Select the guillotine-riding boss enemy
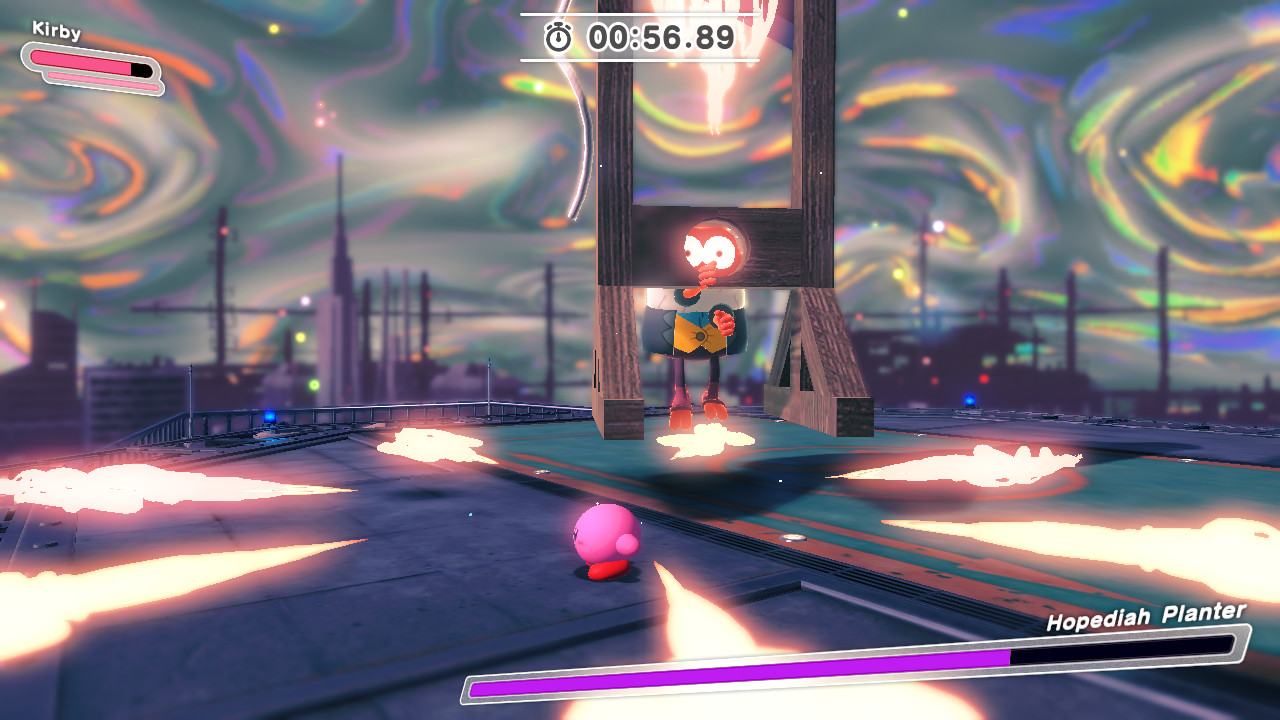This screenshot has height=720, width=1280. (x=700, y=320)
